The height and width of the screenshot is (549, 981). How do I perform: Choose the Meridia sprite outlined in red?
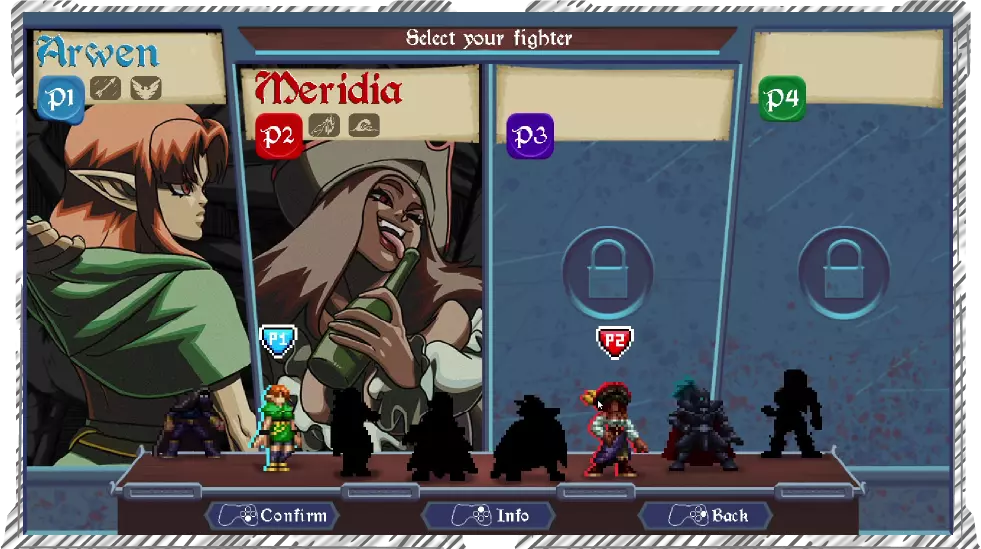[x=613, y=428]
